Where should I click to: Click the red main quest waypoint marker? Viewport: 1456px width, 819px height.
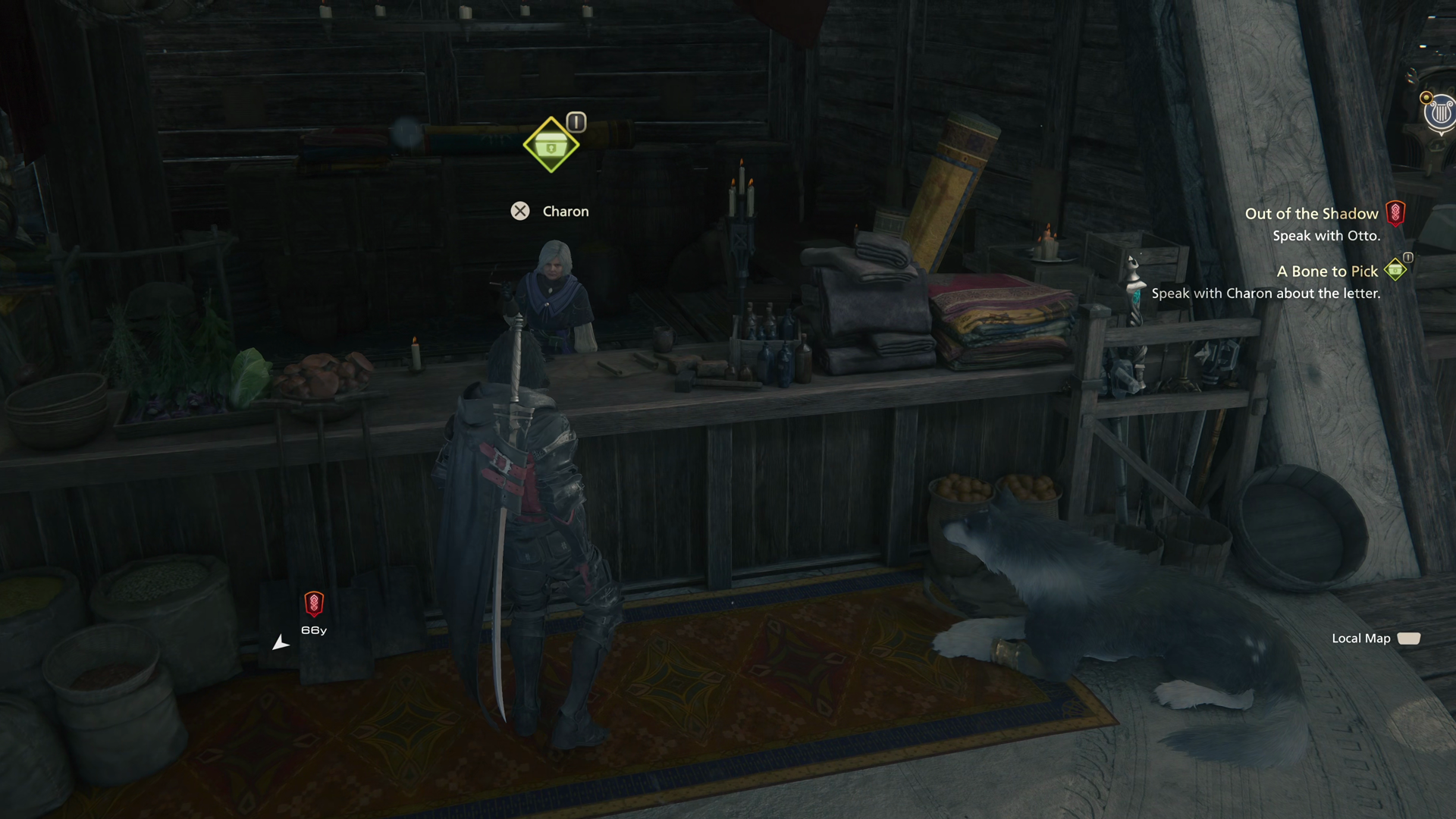pyautogui.click(x=313, y=604)
